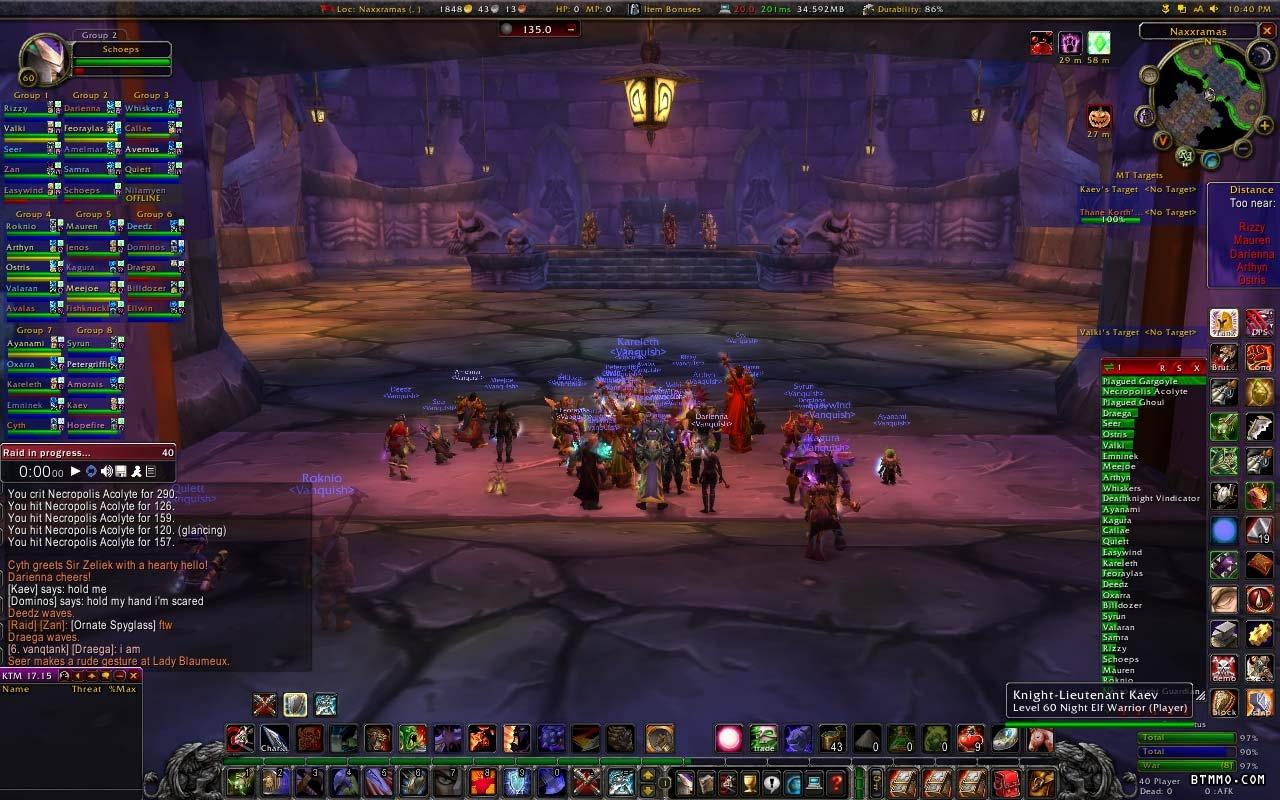Click the pumpkin buff icon
This screenshot has width=1280, height=800.
(x=1099, y=117)
